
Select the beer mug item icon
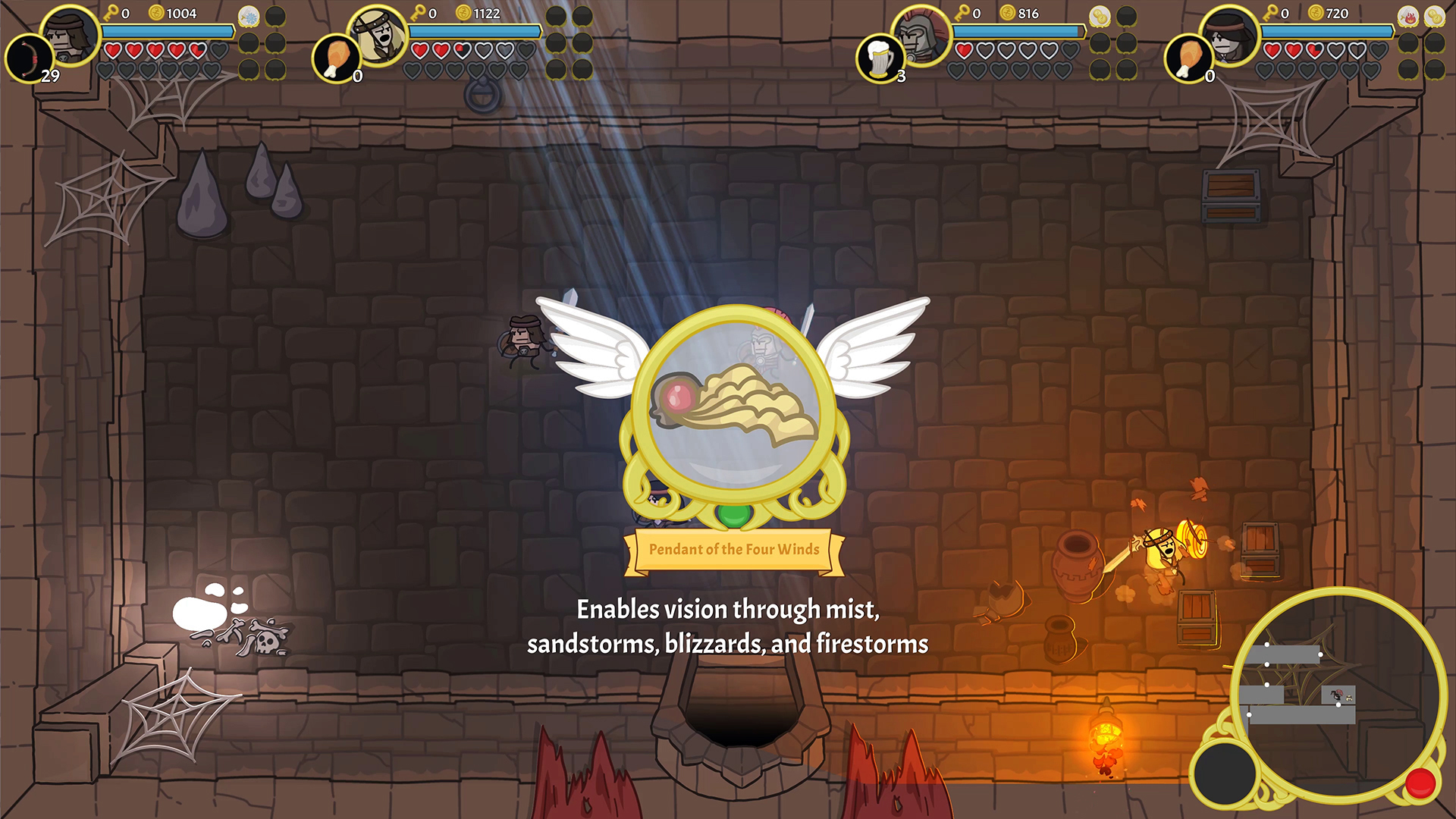(x=880, y=57)
